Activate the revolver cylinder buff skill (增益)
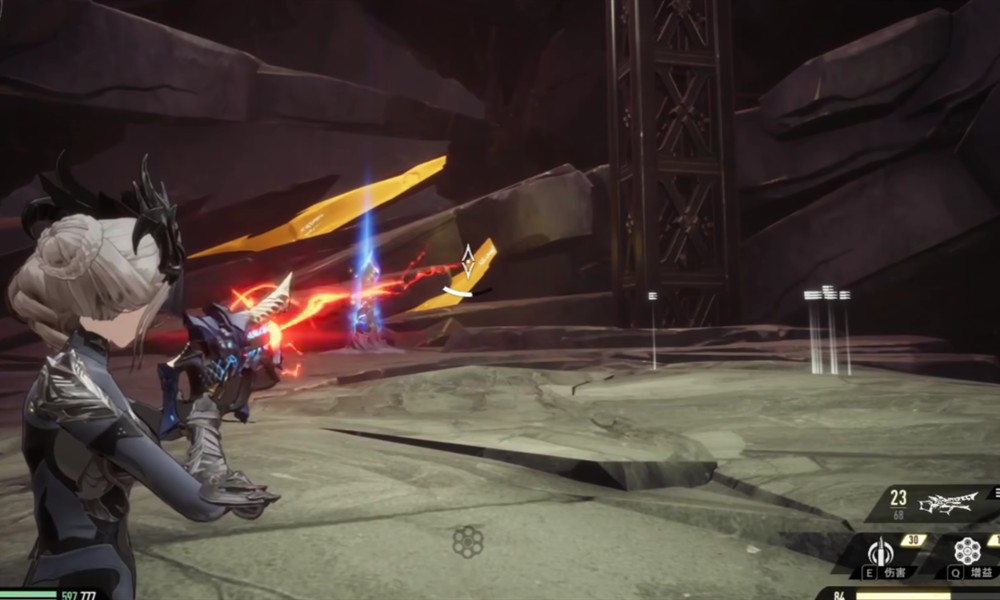 [966, 552]
